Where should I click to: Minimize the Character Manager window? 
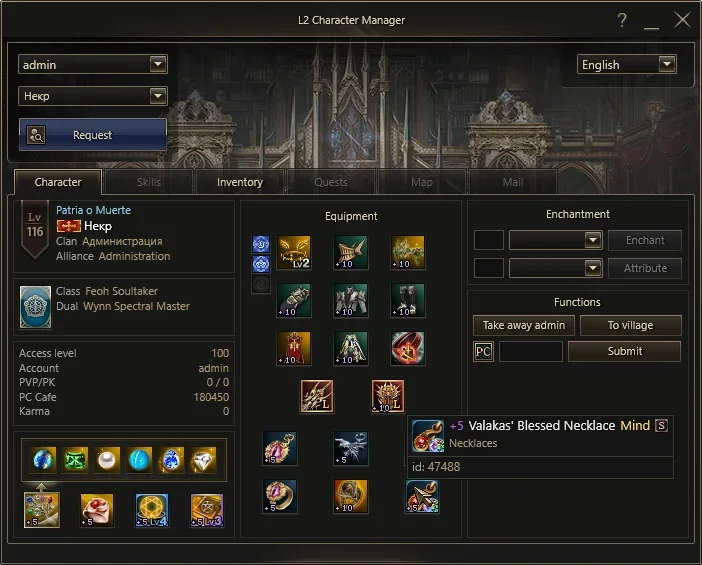(652, 20)
